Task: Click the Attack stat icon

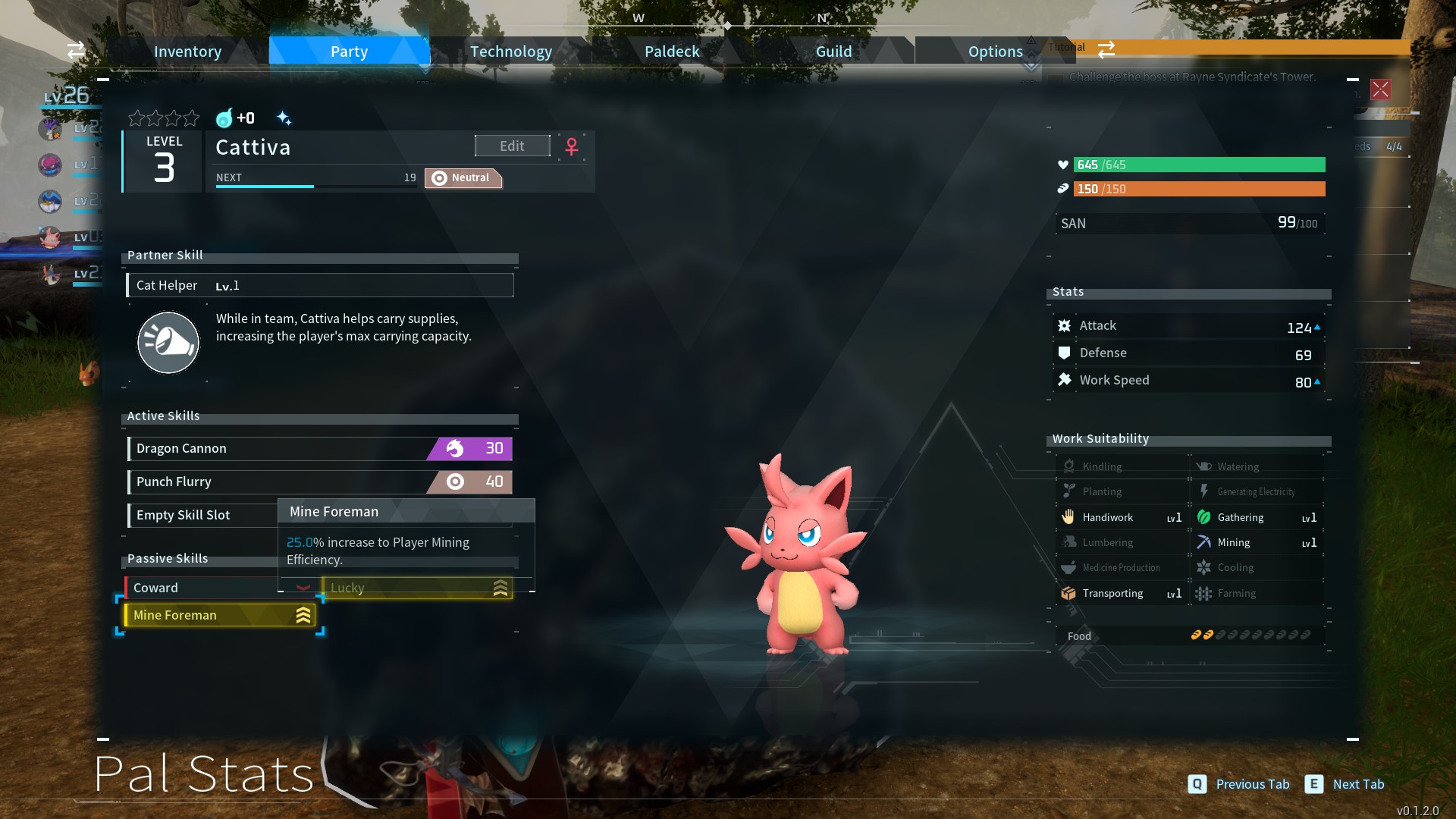Action: coord(1065,325)
